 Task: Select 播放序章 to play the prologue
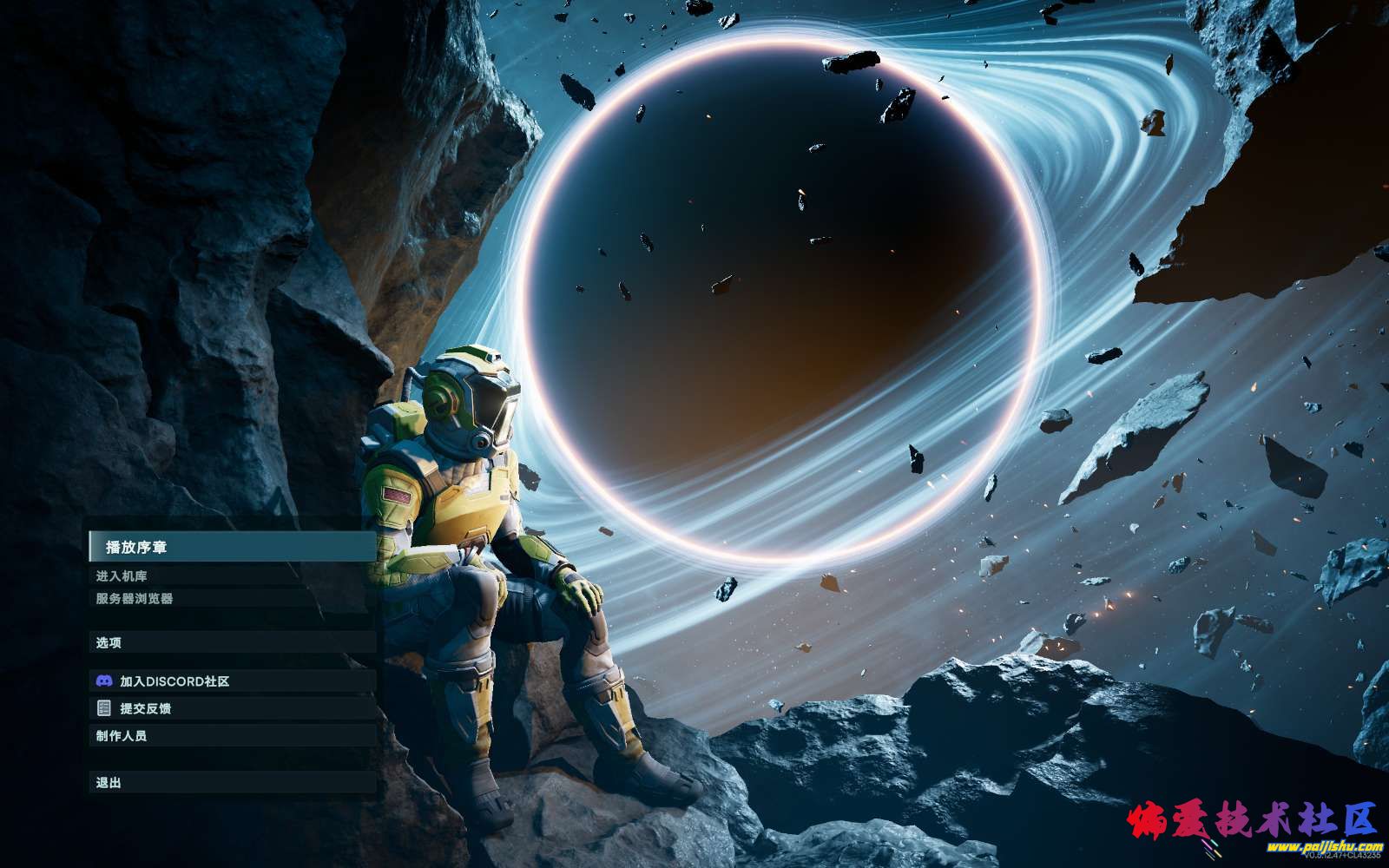(137, 547)
